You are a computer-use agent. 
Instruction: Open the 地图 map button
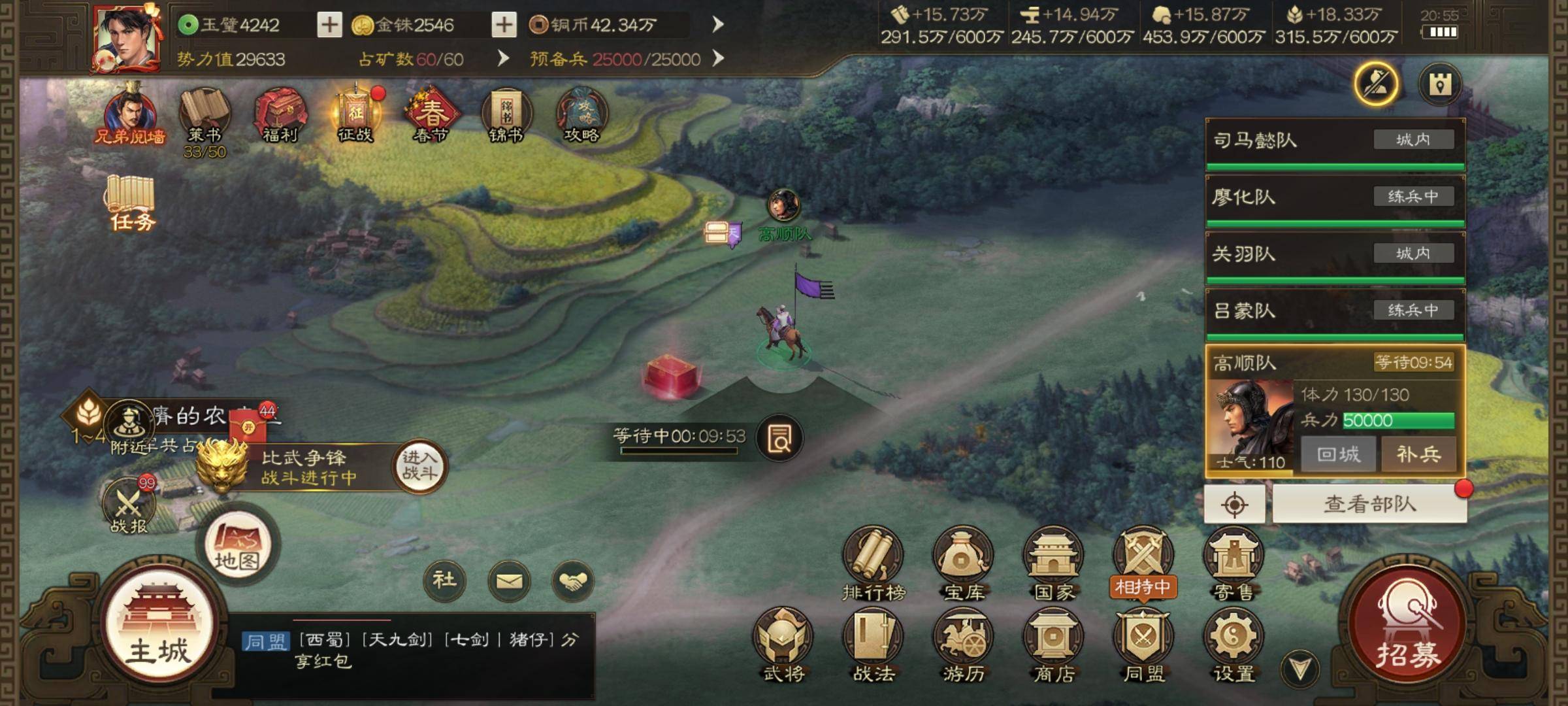tap(237, 549)
